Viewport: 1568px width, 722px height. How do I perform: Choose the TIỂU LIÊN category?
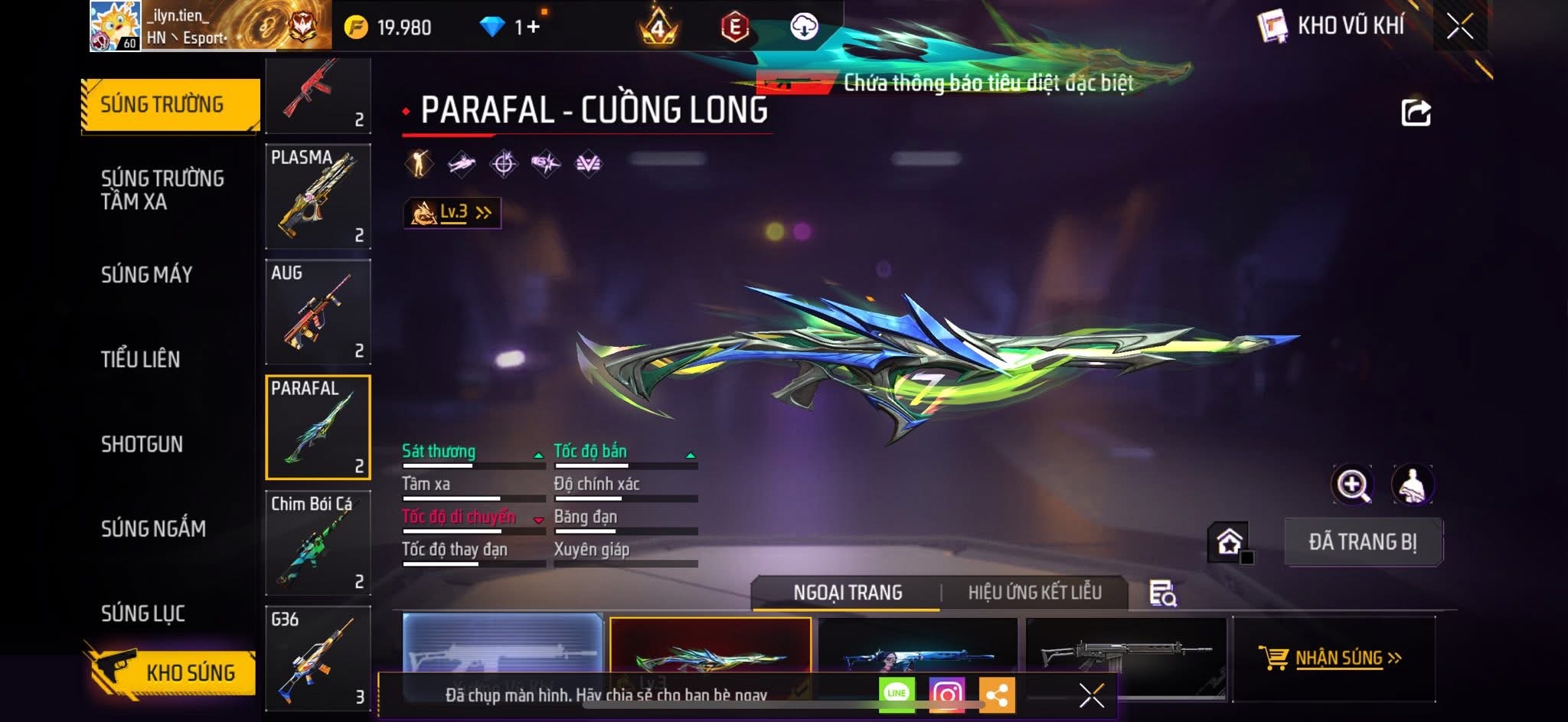click(x=141, y=359)
